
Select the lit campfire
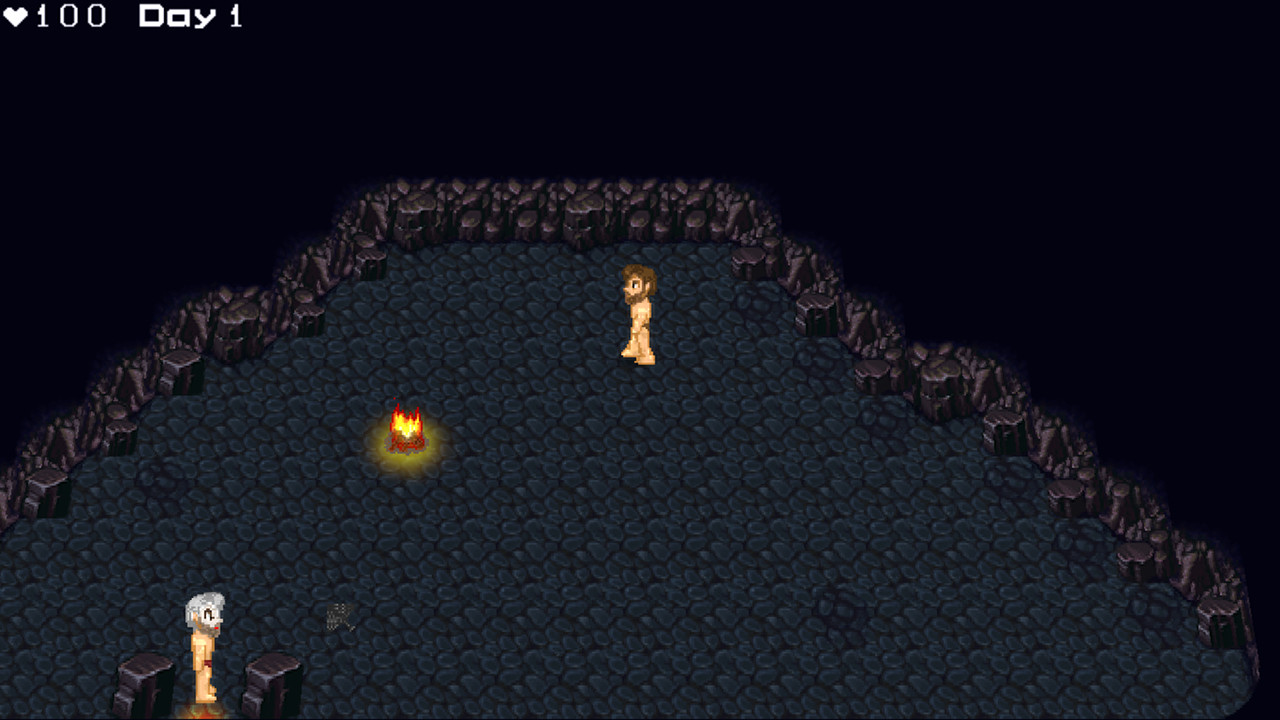click(x=405, y=430)
